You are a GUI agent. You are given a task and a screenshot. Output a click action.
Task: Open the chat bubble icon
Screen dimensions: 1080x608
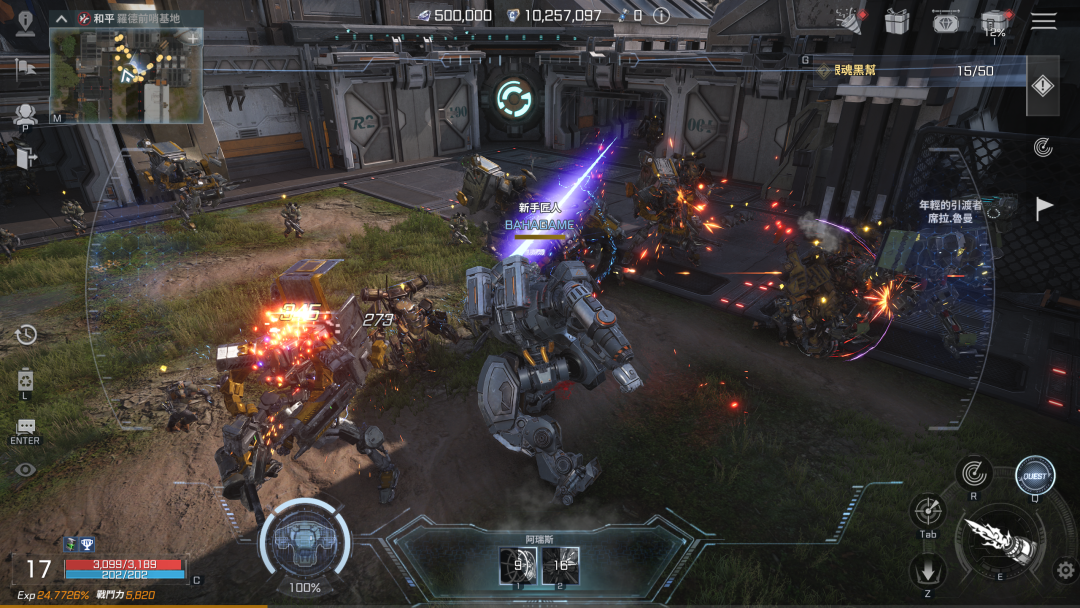coord(25,427)
